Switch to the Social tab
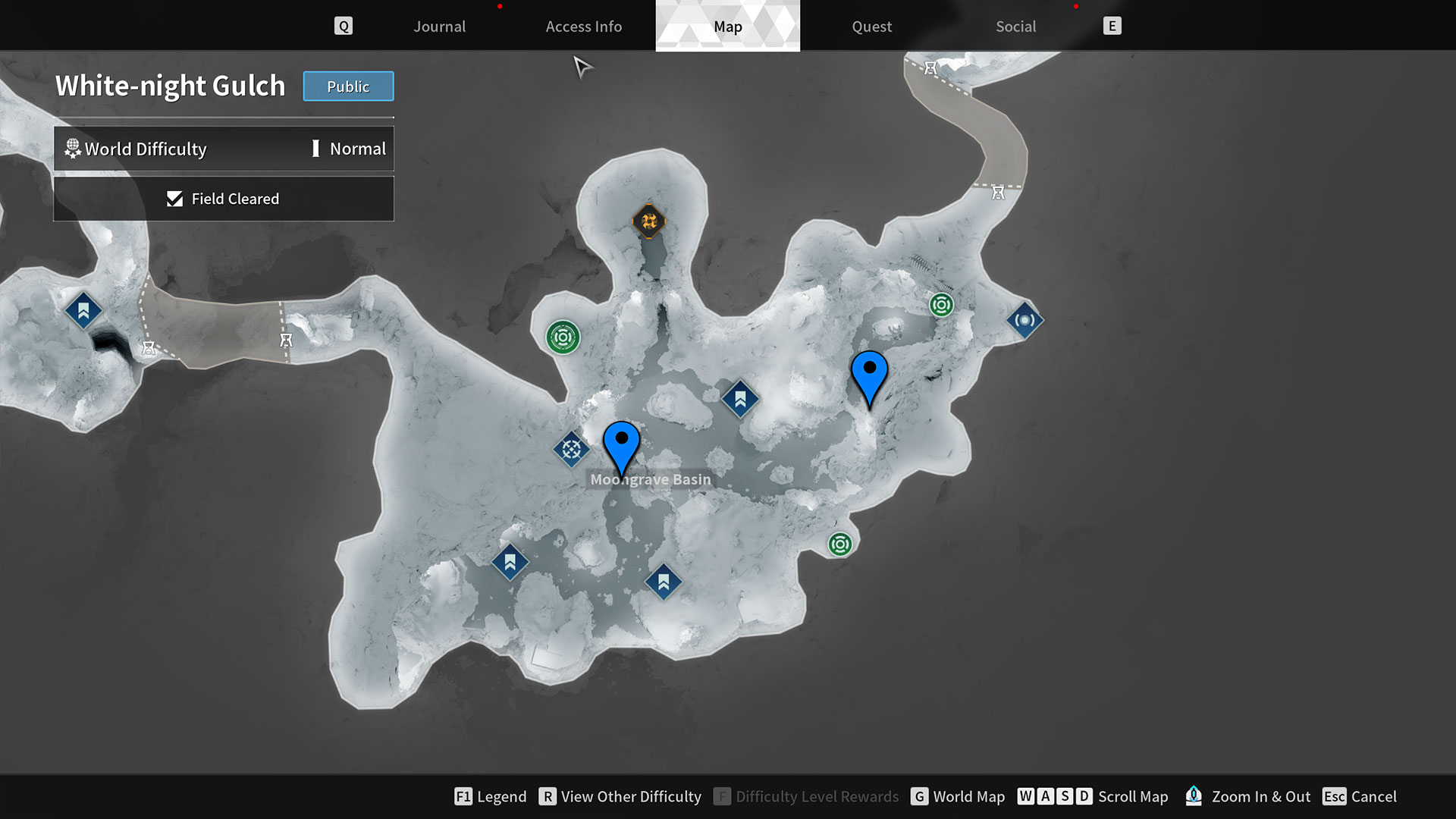Screen dimensions: 1456x819 tap(1015, 26)
